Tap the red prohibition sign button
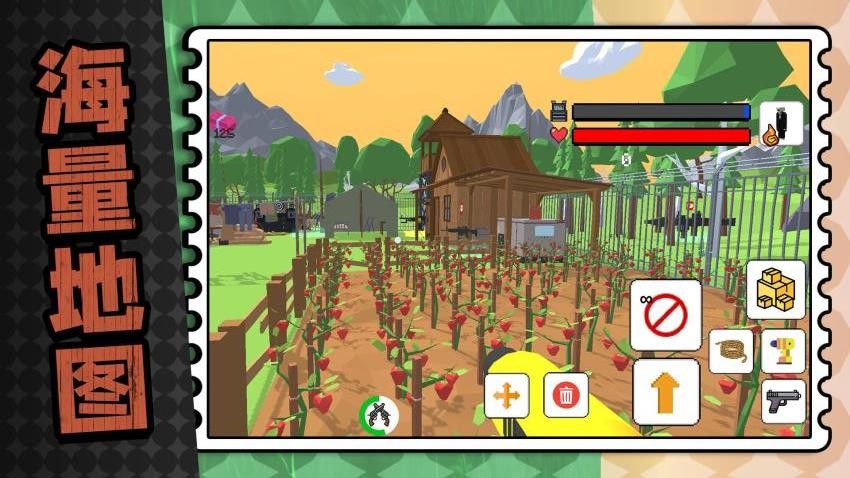 pyautogui.click(x=665, y=315)
